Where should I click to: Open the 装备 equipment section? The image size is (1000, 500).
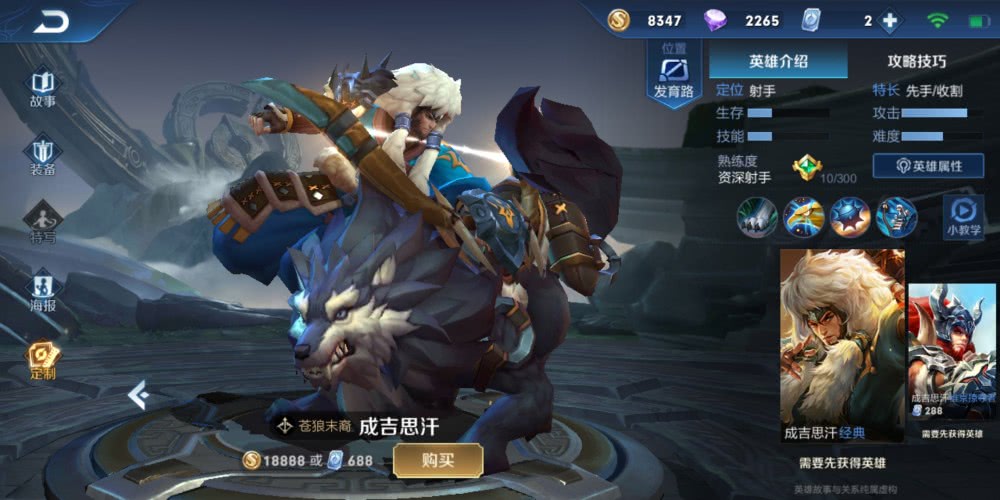(42, 156)
